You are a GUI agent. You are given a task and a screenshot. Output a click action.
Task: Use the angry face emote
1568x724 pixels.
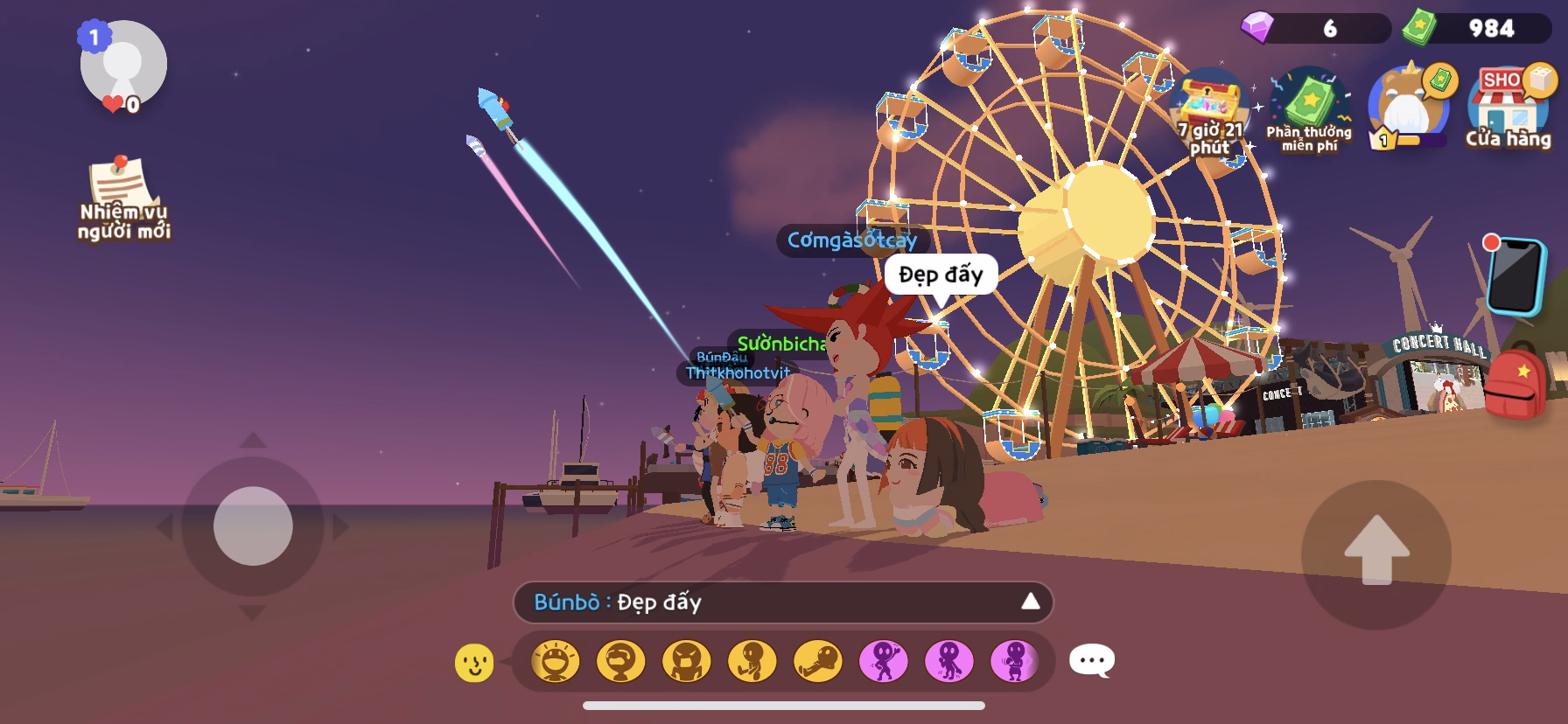click(687, 661)
